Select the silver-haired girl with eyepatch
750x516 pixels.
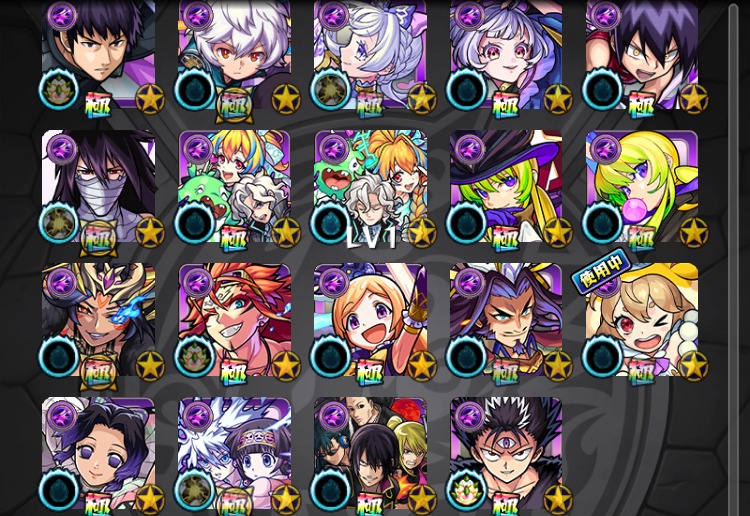click(370, 55)
